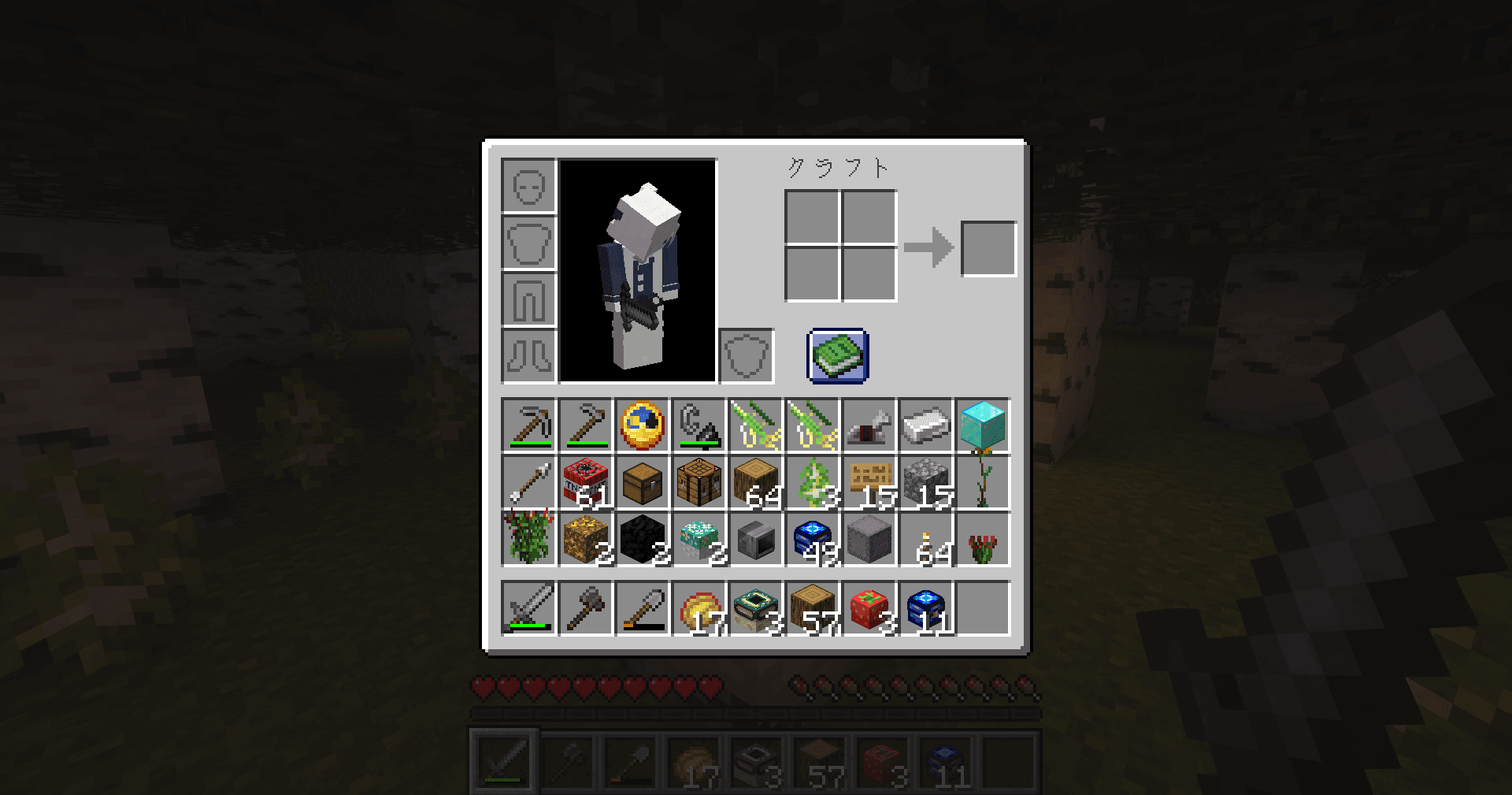Image resolution: width=1512 pixels, height=795 pixels.
Task: Pick up the 64 torches stack
Action: [x=925, y=539]
